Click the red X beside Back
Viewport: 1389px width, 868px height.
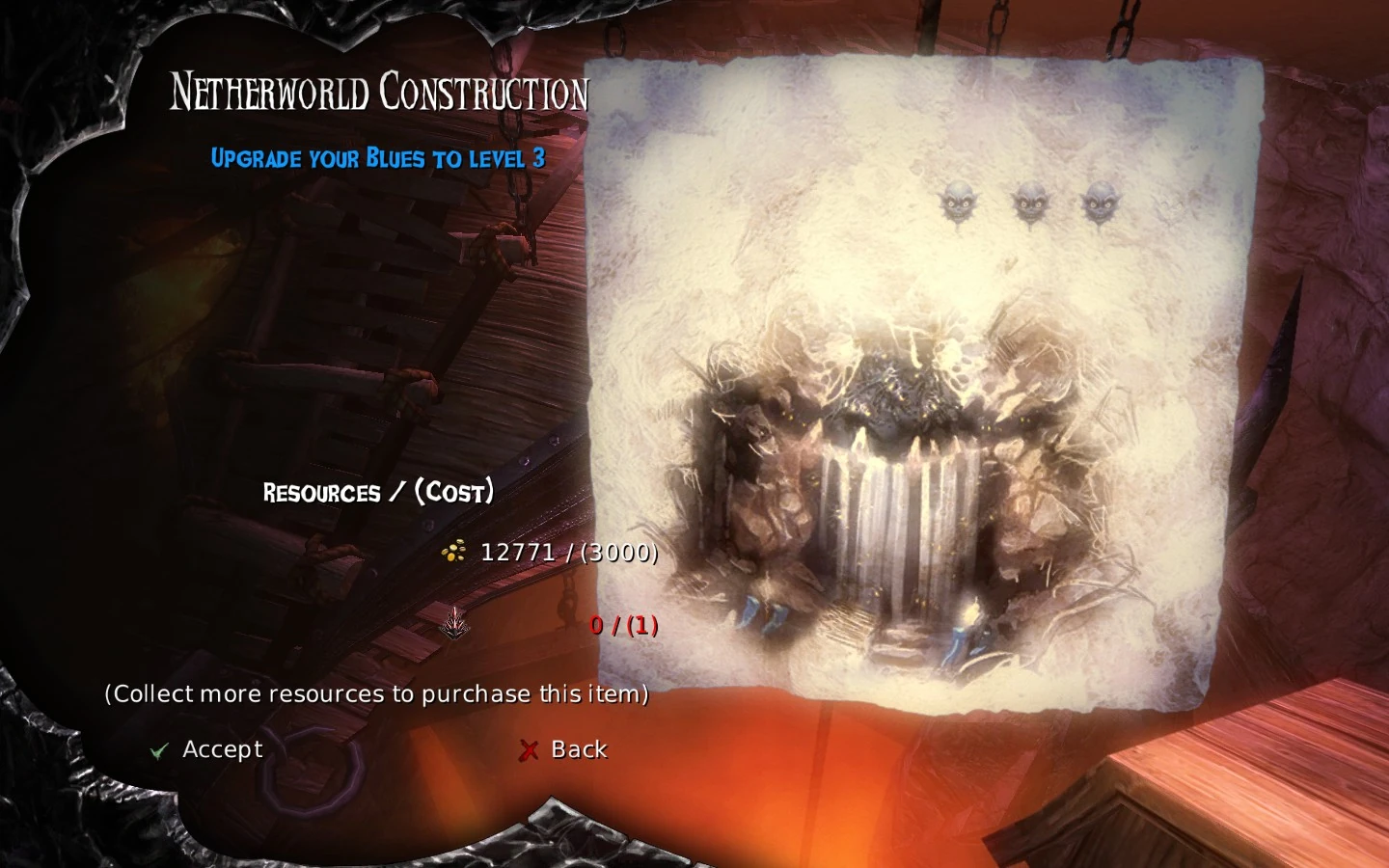(528, 749)
